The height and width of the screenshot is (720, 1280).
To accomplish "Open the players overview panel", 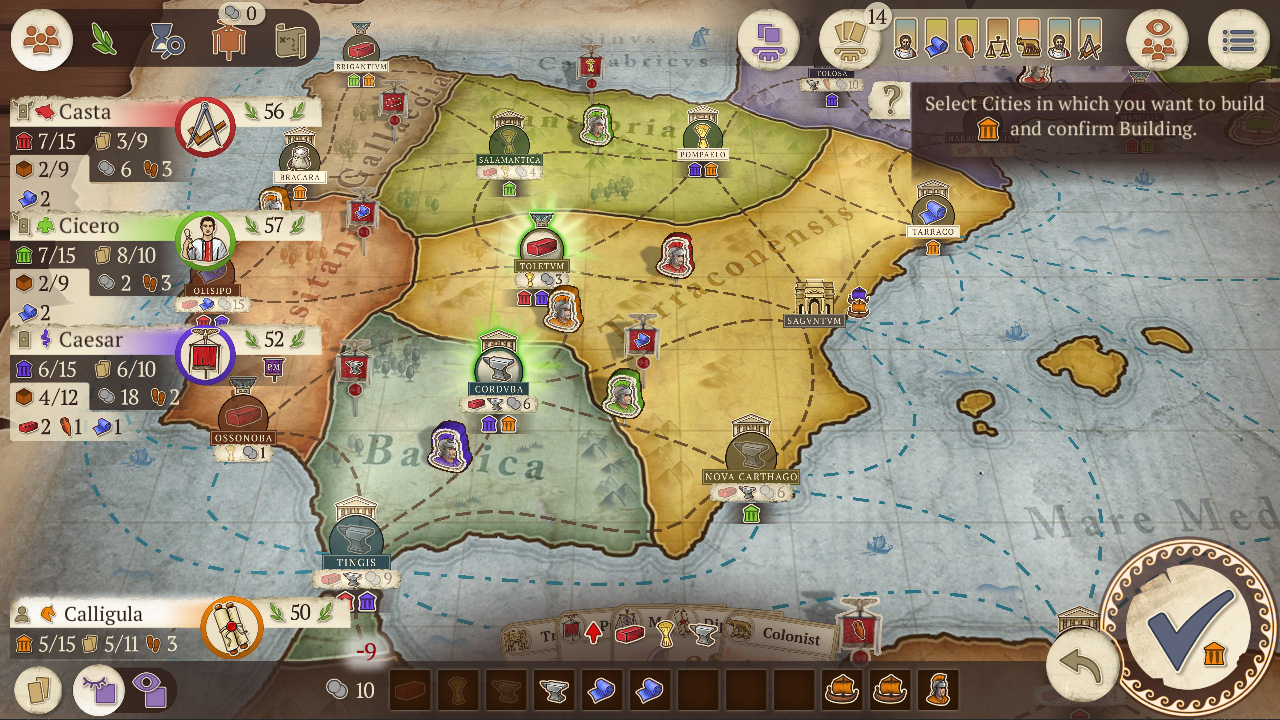I will [41, 41].
